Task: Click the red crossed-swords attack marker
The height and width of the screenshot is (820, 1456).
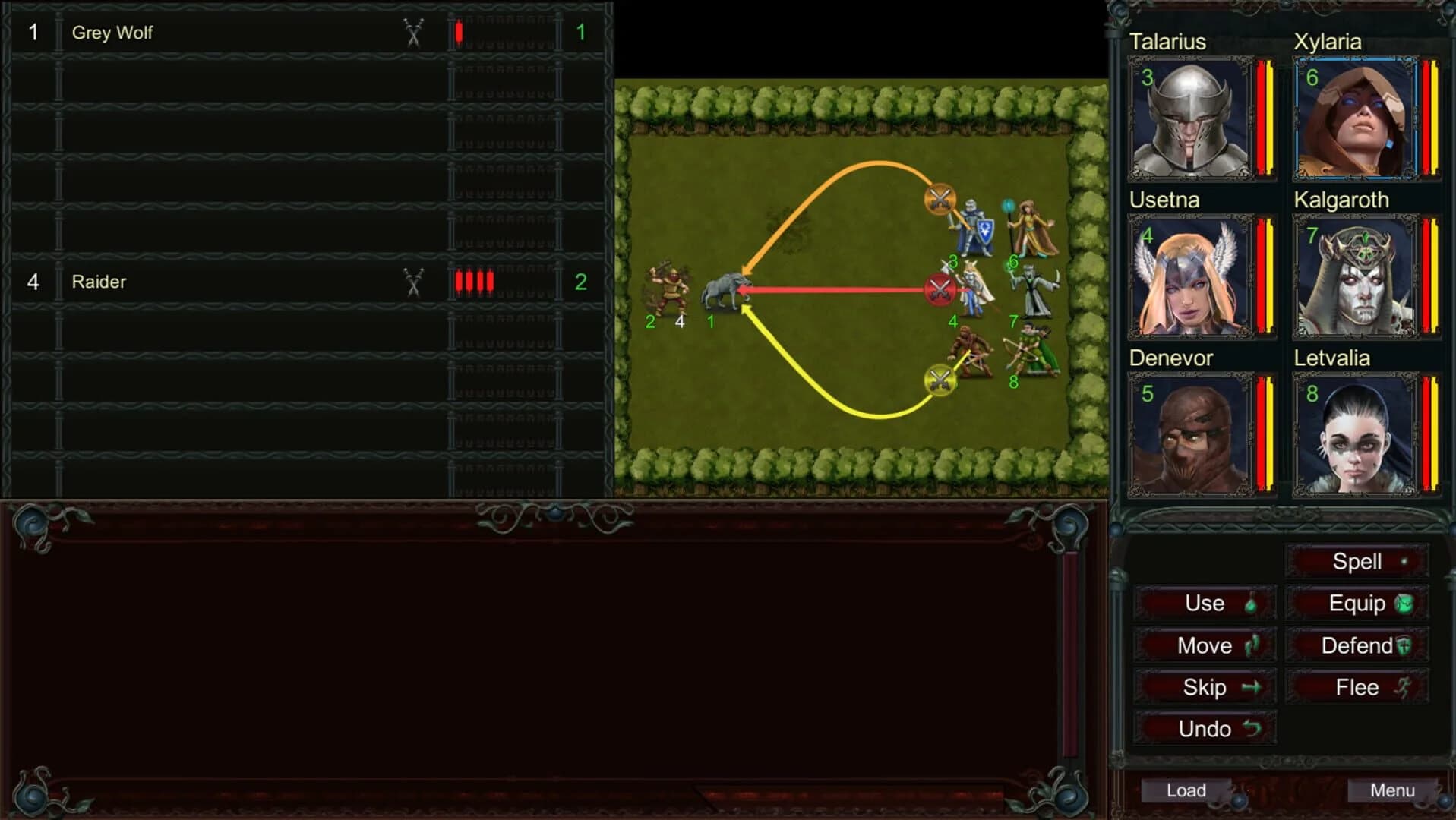Action: (x=940, y=289)
